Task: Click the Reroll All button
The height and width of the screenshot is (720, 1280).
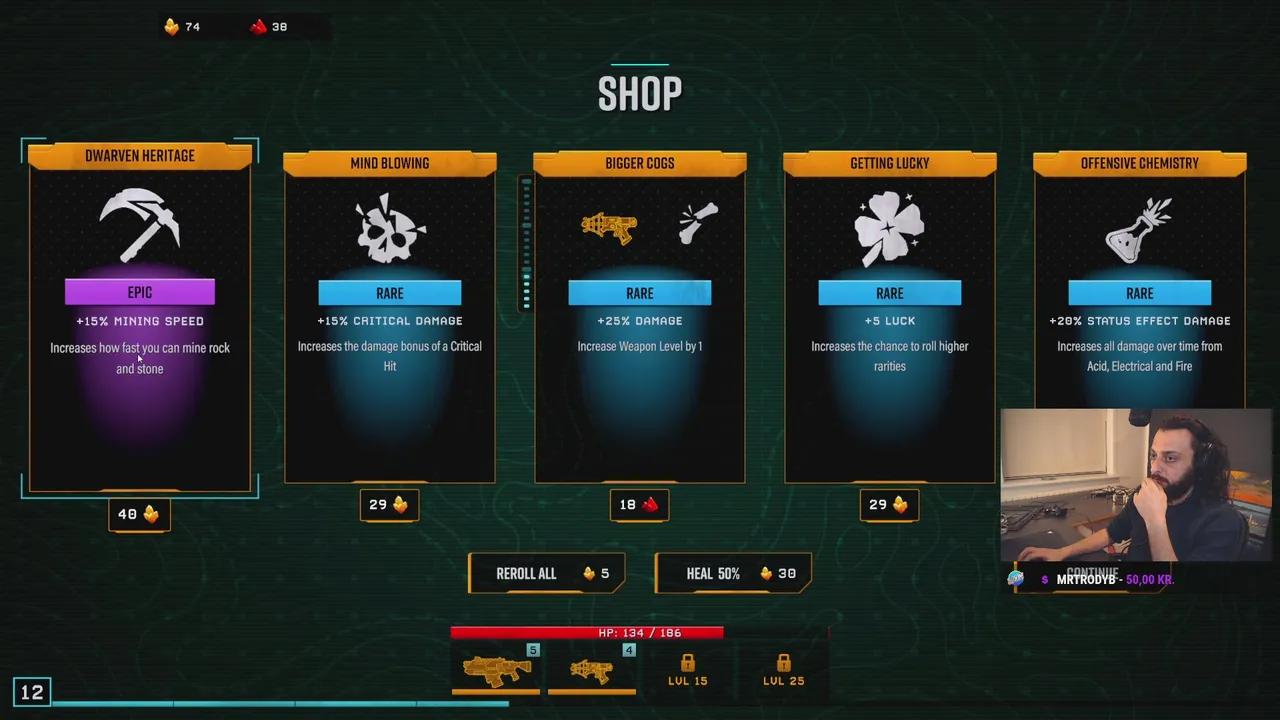Action: pyautogui.click(x=546, y=573)
